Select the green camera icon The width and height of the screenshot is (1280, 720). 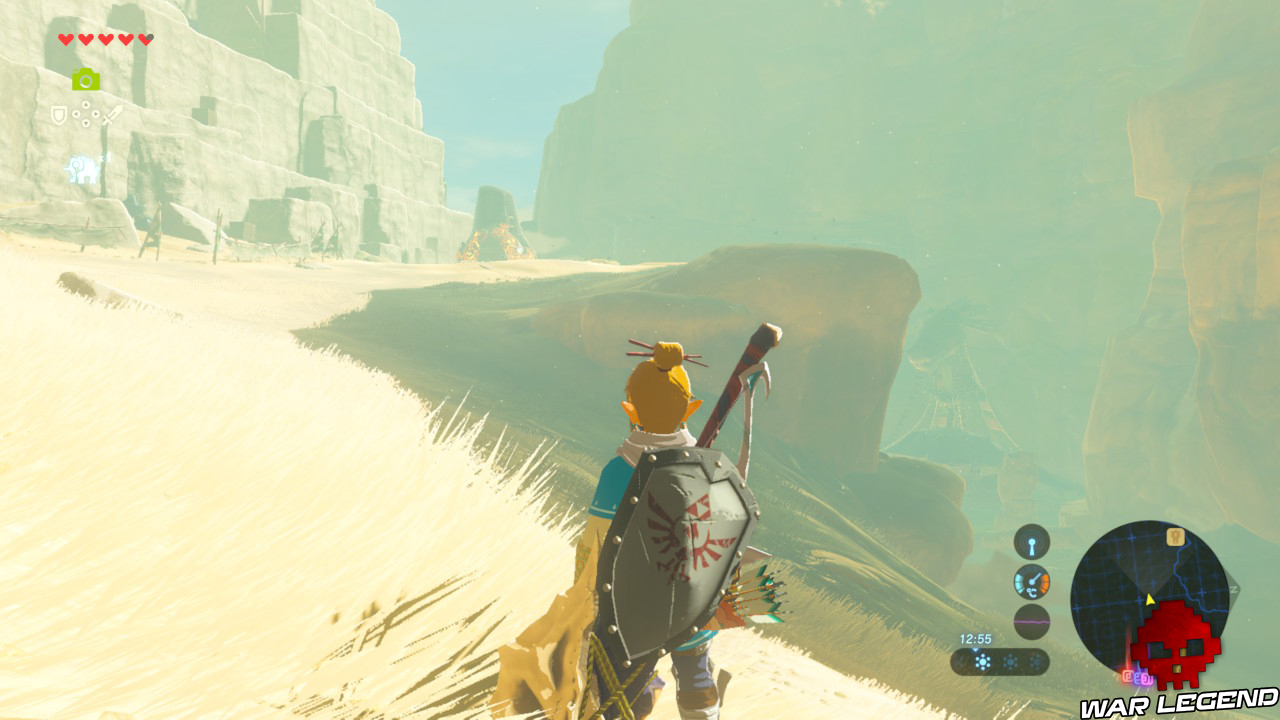[x=86, y=80]
